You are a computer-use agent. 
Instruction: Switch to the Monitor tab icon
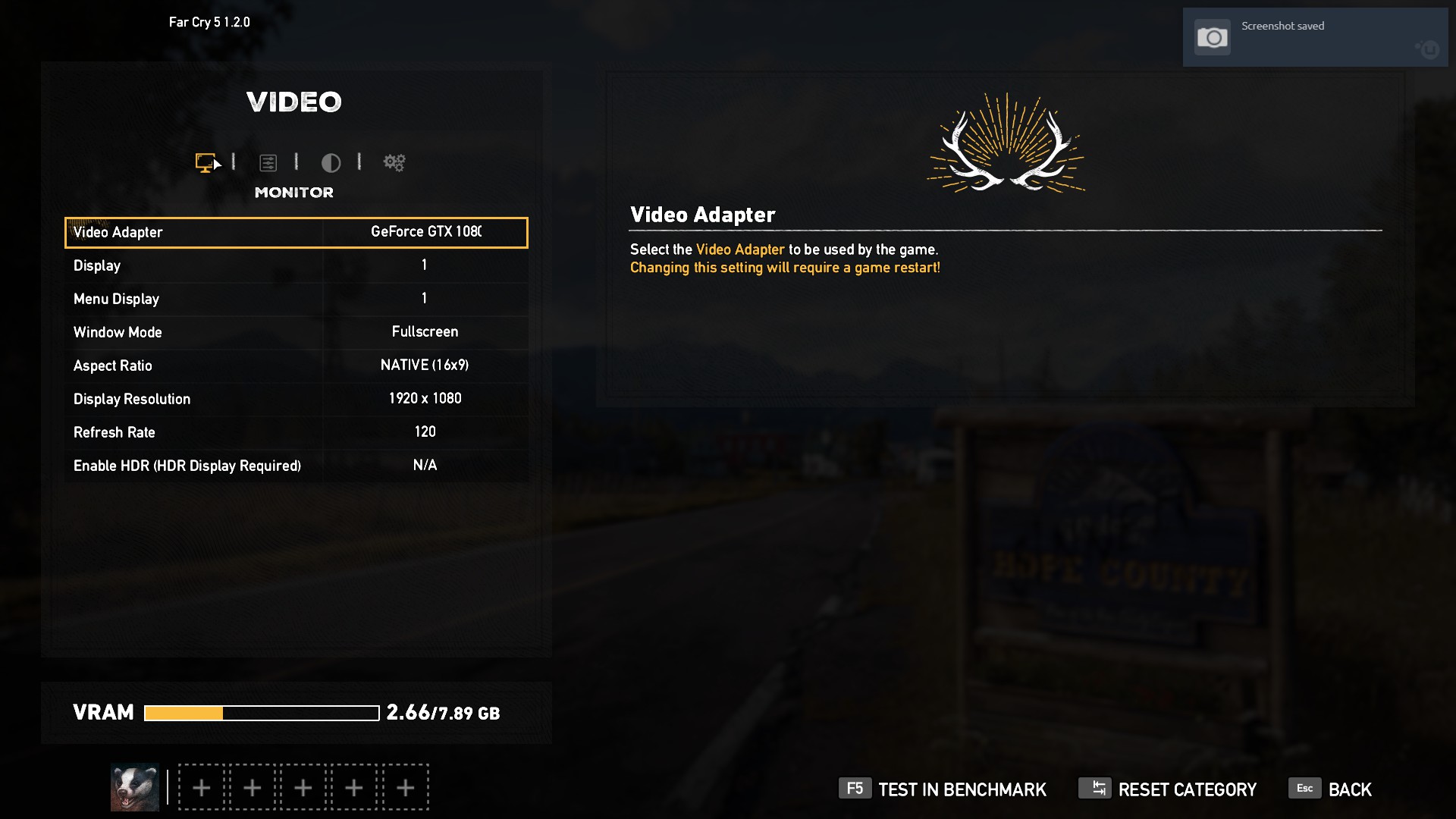[206, 162]
